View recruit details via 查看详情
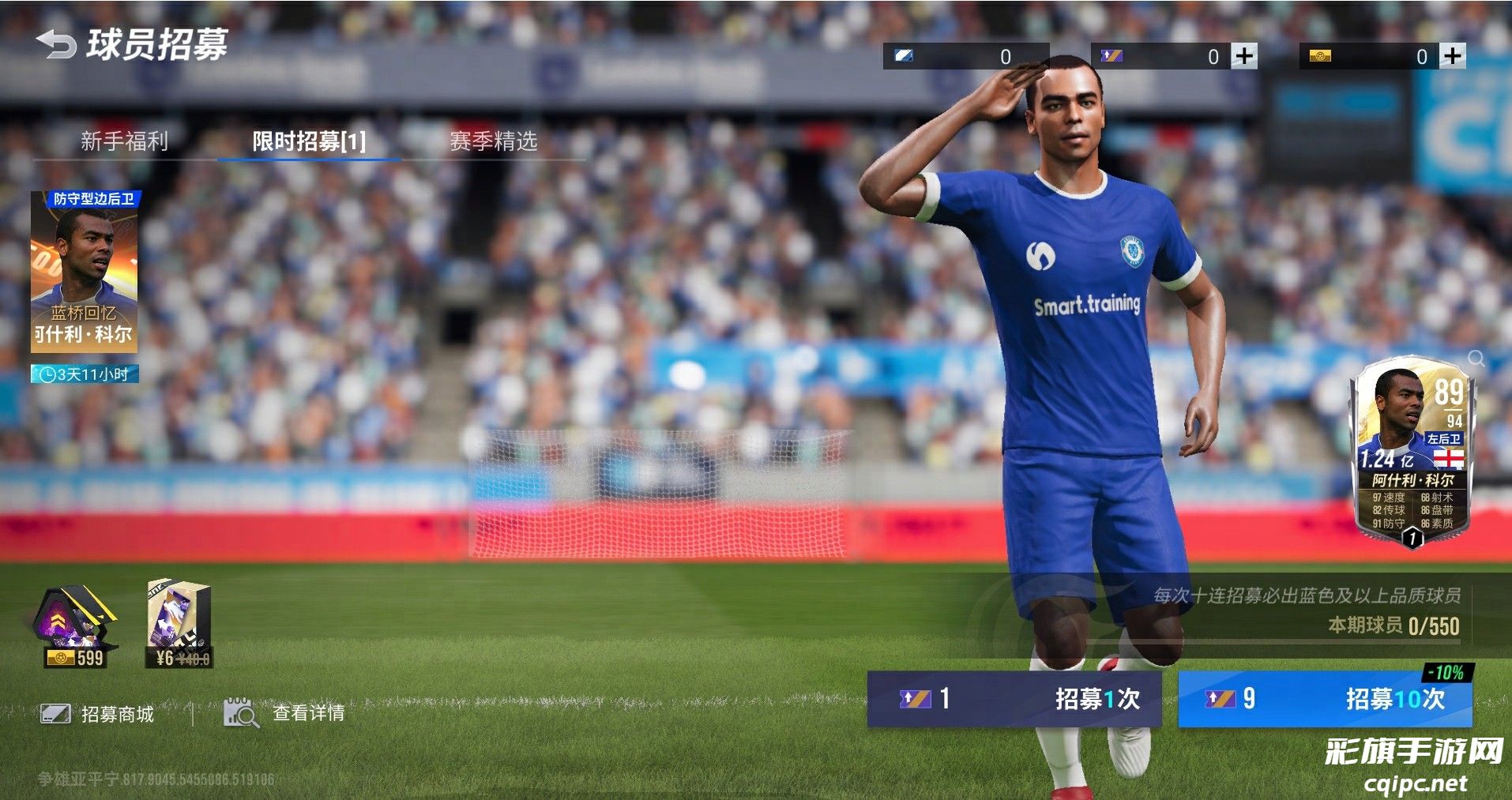 click(x=285, y=713)
